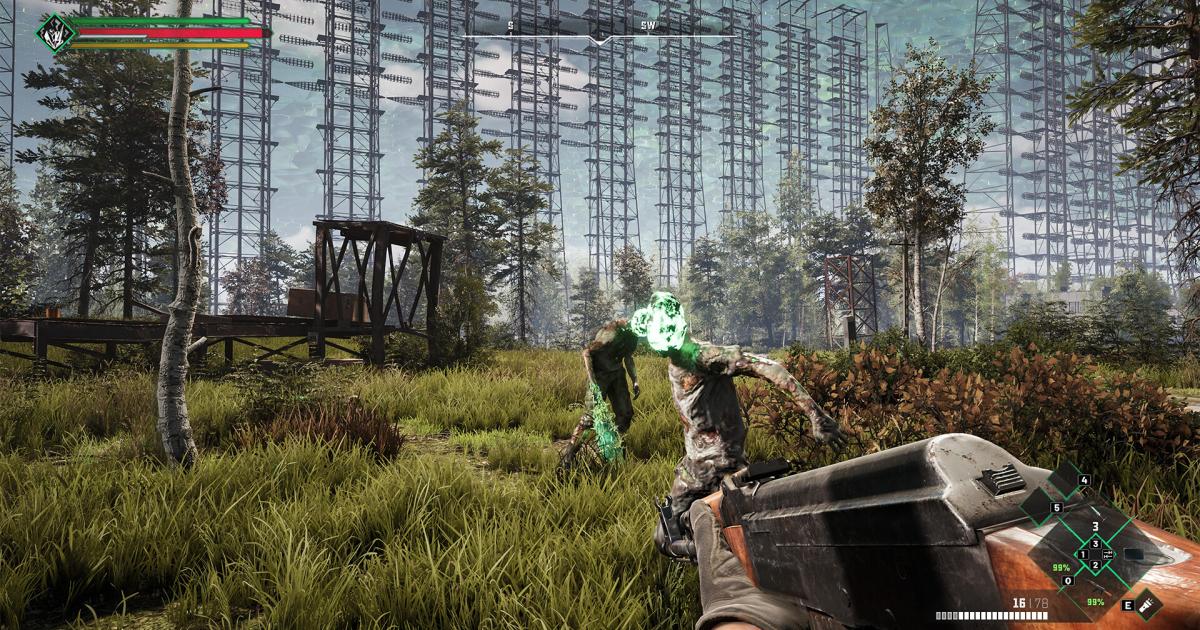
Task: Choose the top weapon wheel slot
Action: point(1095,525)
